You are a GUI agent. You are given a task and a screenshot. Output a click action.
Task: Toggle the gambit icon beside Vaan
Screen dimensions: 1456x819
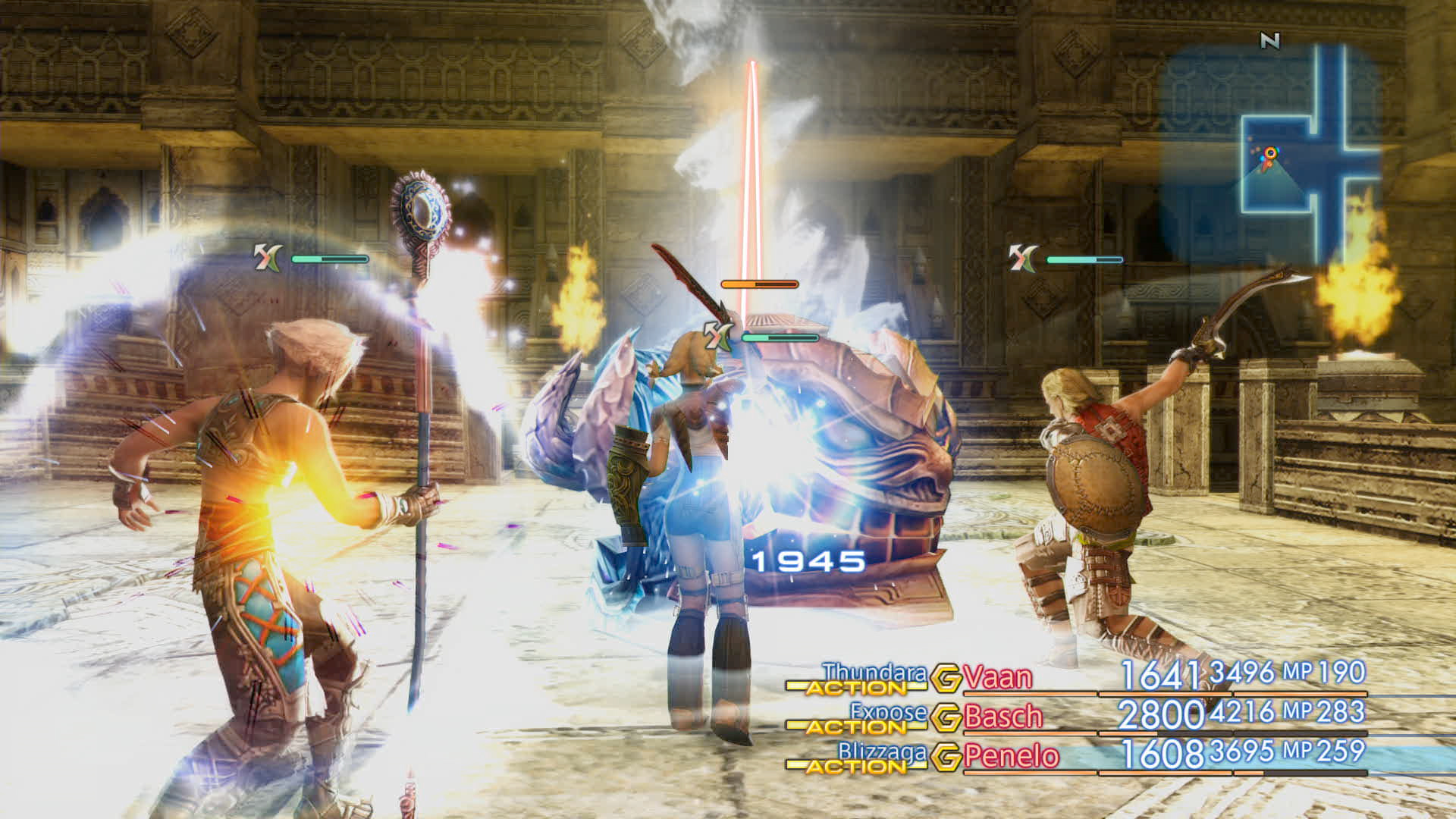point(946,678)
